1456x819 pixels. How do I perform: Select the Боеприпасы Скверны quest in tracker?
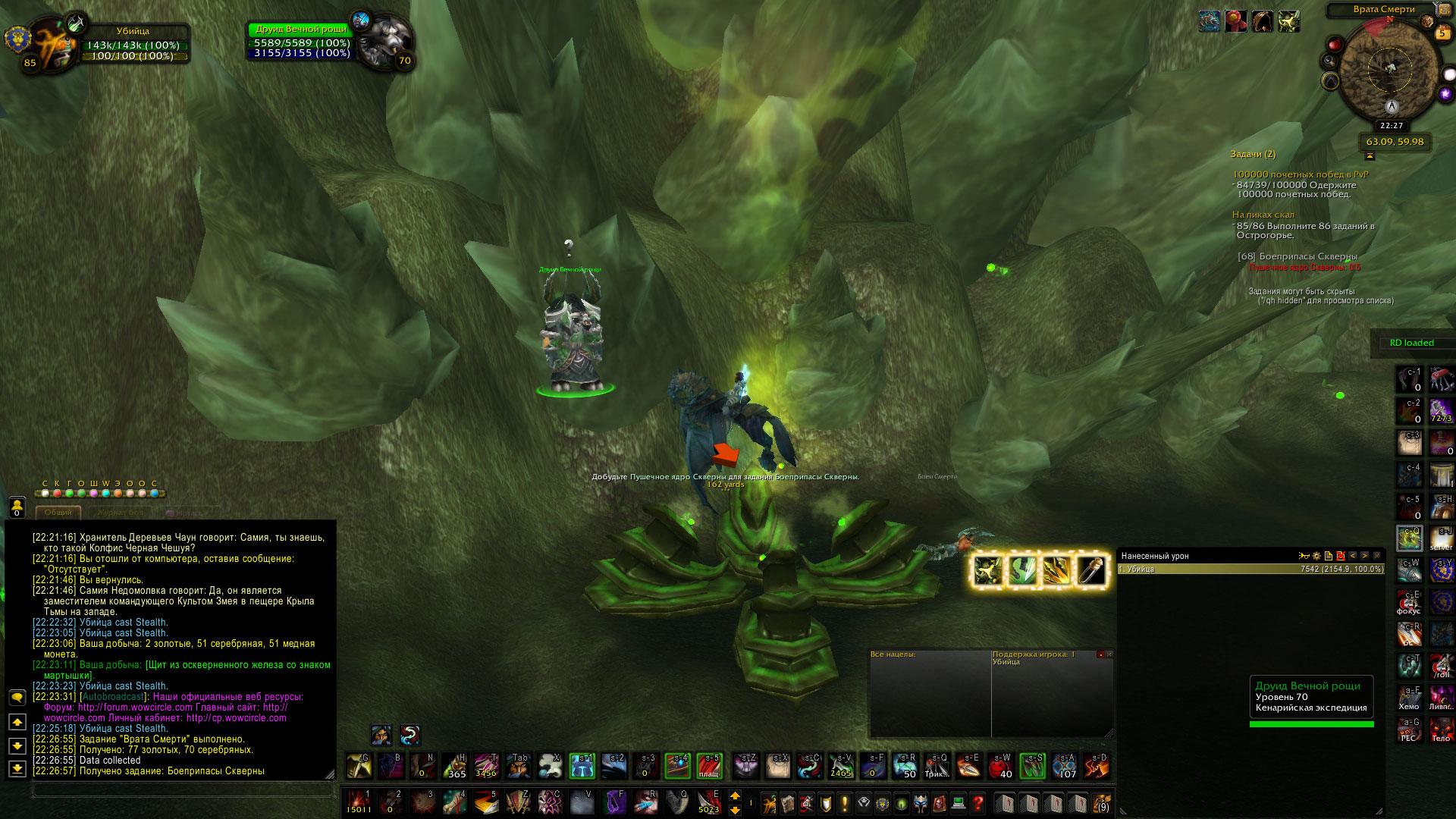pyautogui.click(x=1298, y=256)
